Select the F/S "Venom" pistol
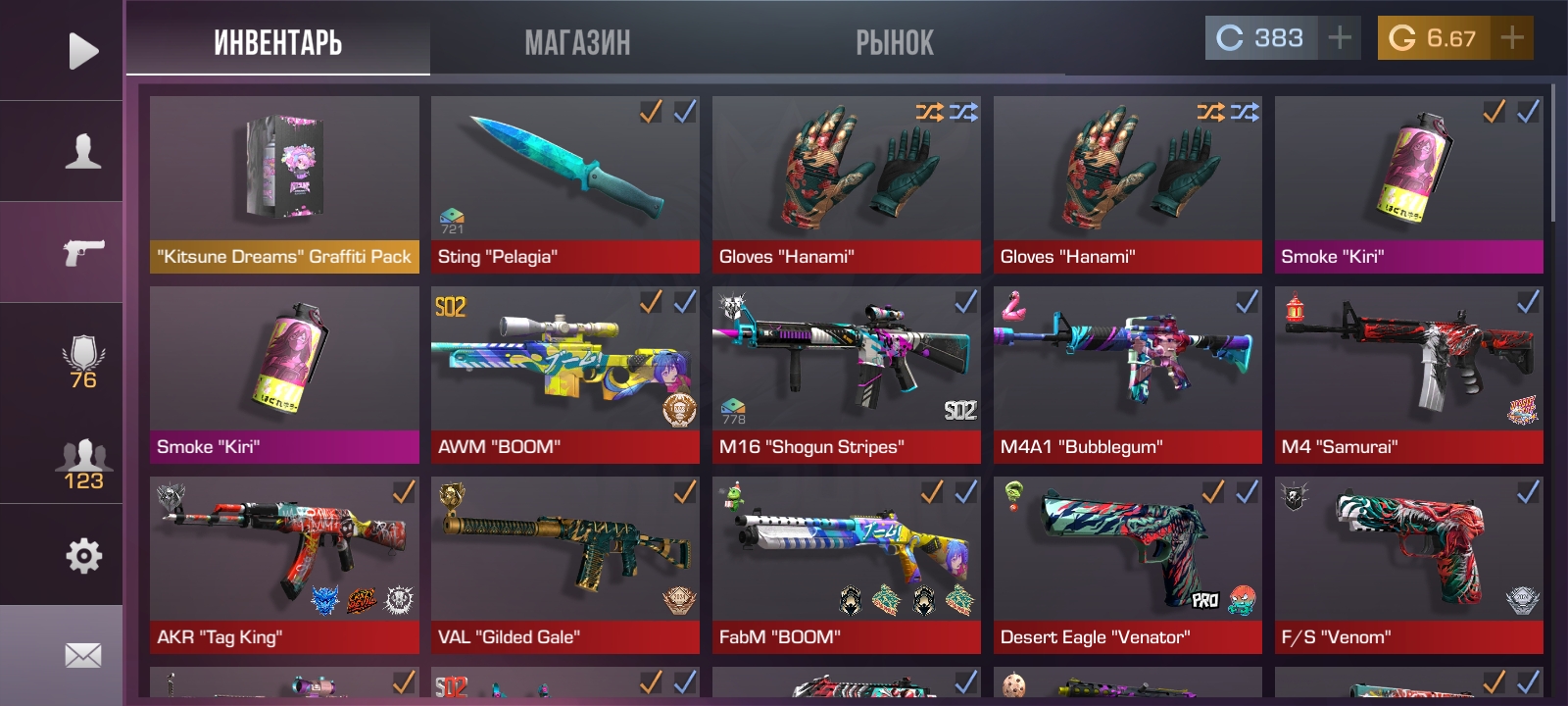The width and height of the screenshot is (1568, 706). 1408,564
